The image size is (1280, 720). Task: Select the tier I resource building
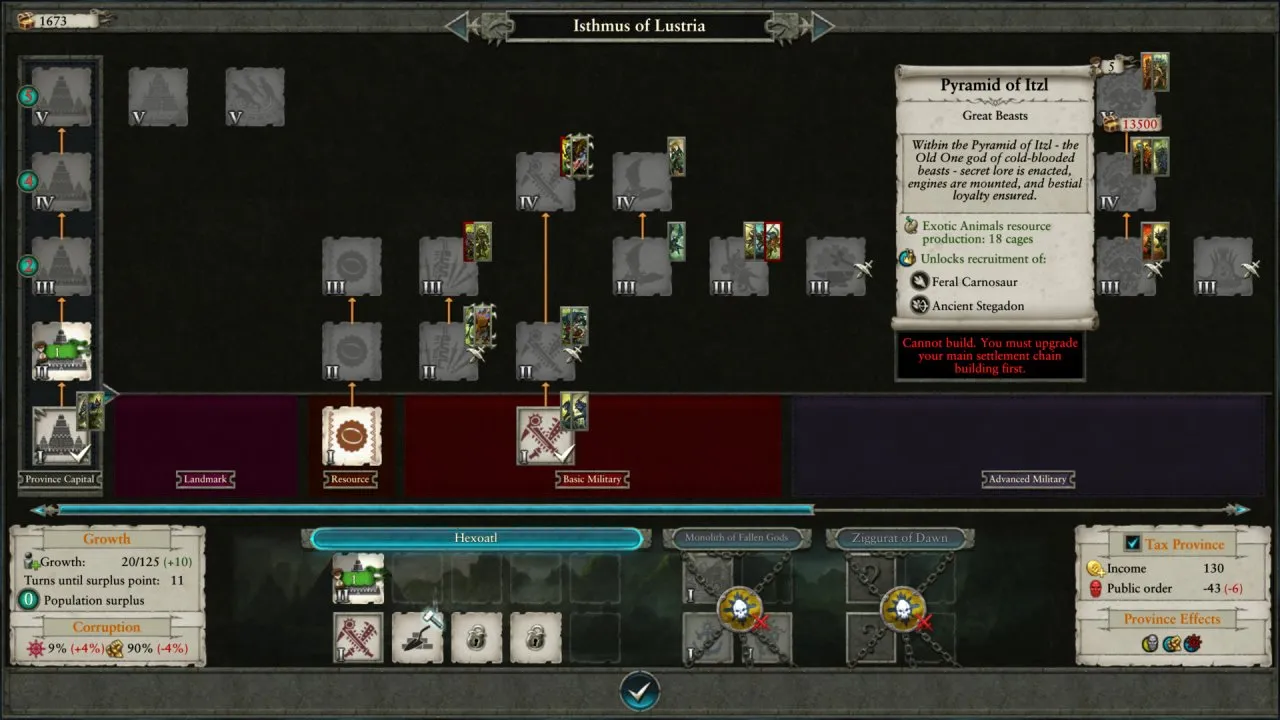click(x=351, y=435)
